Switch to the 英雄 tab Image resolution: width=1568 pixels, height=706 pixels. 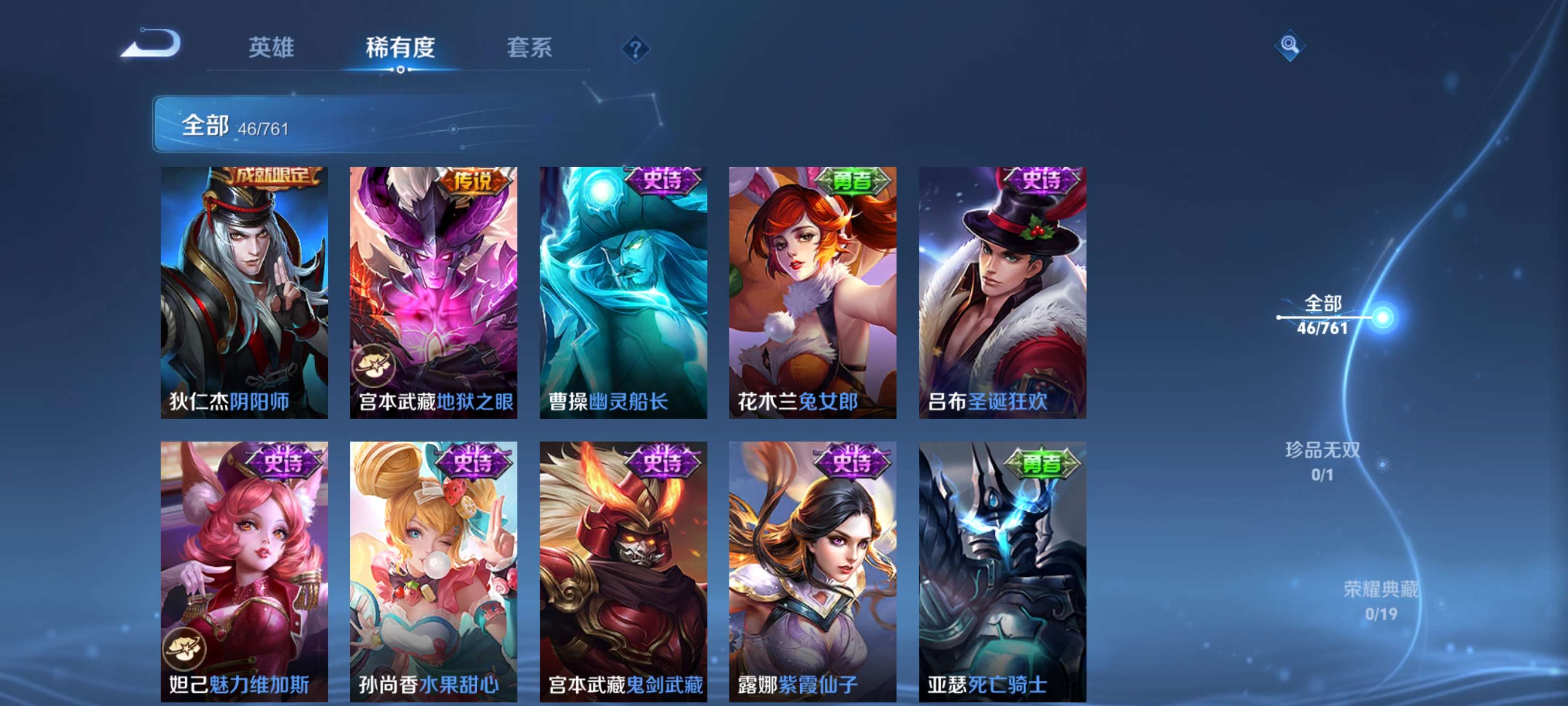(271, 48)
